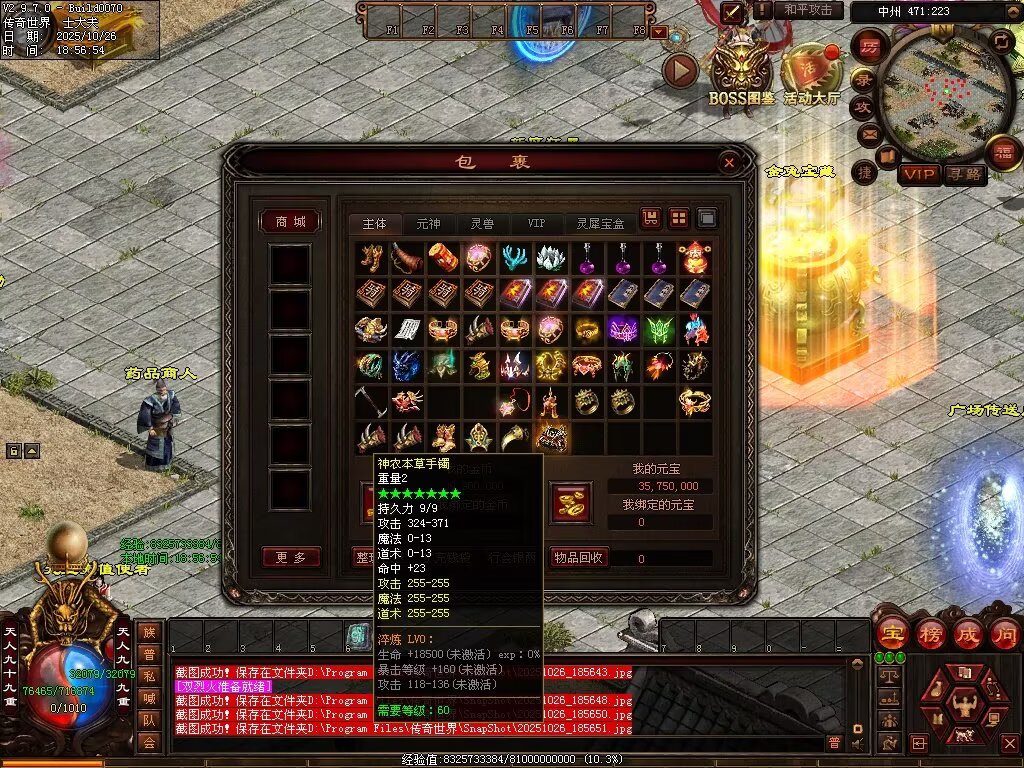Select the white paper scroll item
1024x768 pixels.
[x=406, y=329]
